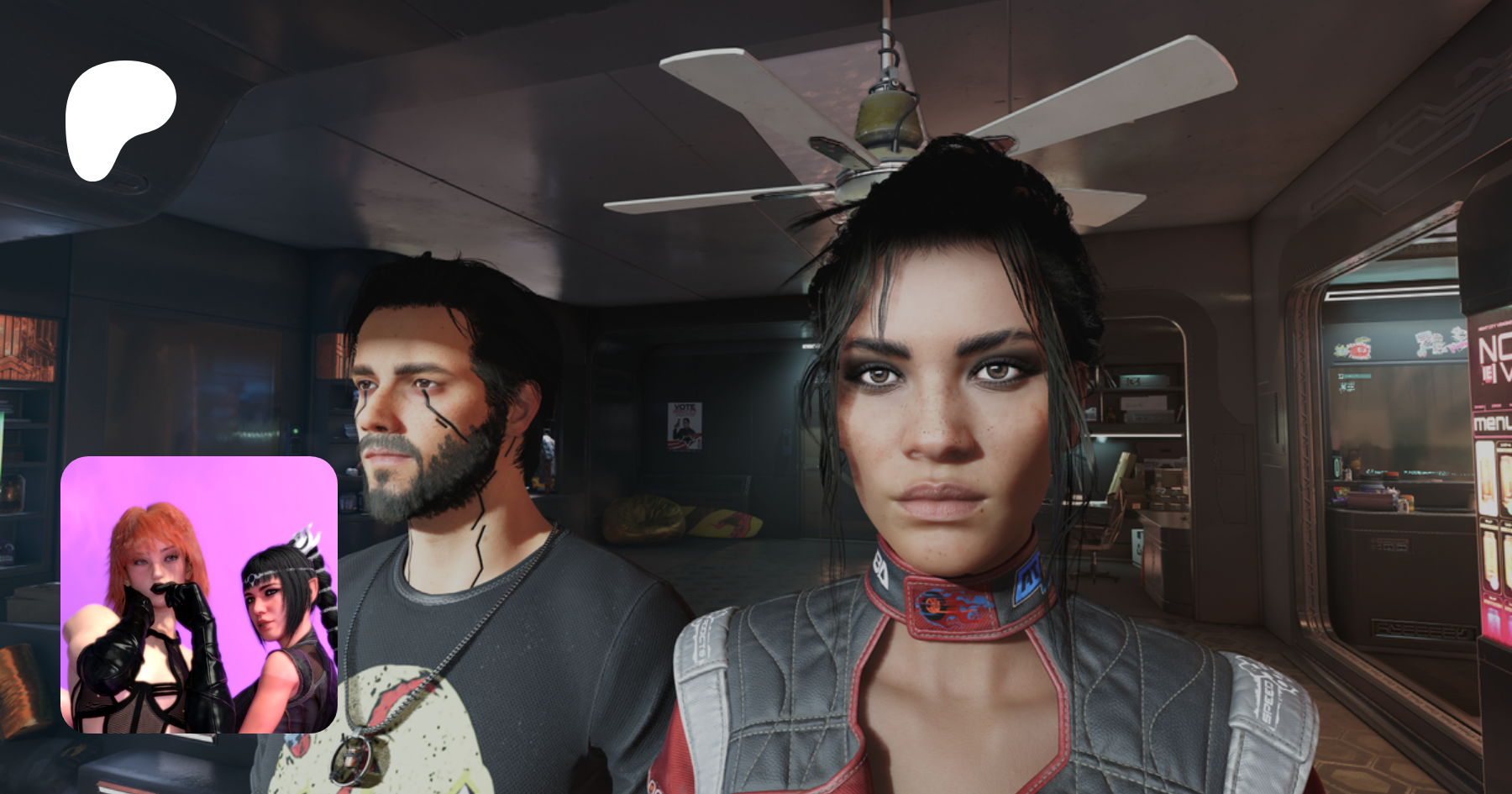Open the creator avatar thumbnail with pink background
The width and height of the screenshot is (1512, 794).
[x=199, y=594]
